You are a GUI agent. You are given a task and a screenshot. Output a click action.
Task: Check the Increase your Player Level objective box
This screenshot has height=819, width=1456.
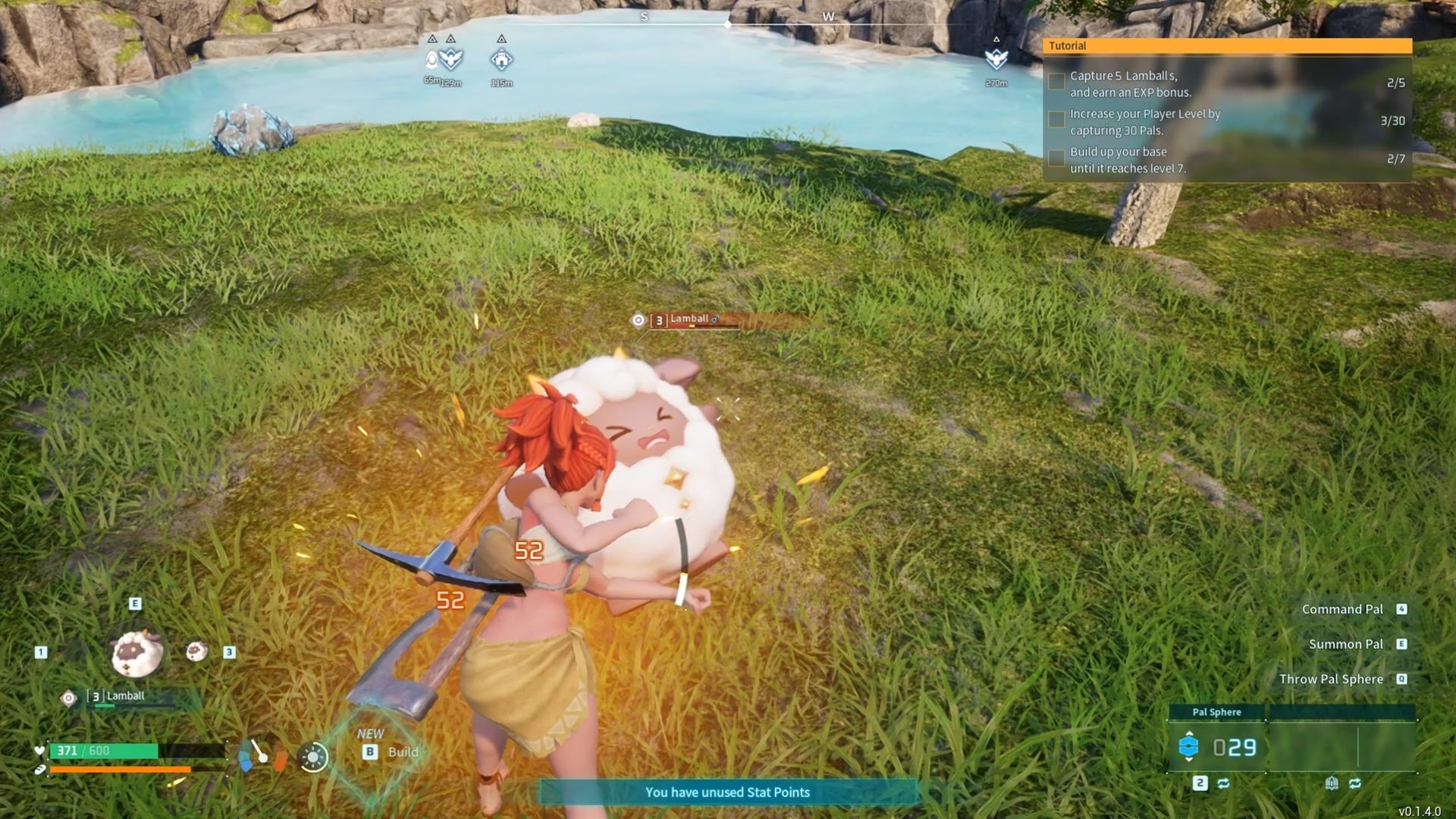click(1056, 118)
